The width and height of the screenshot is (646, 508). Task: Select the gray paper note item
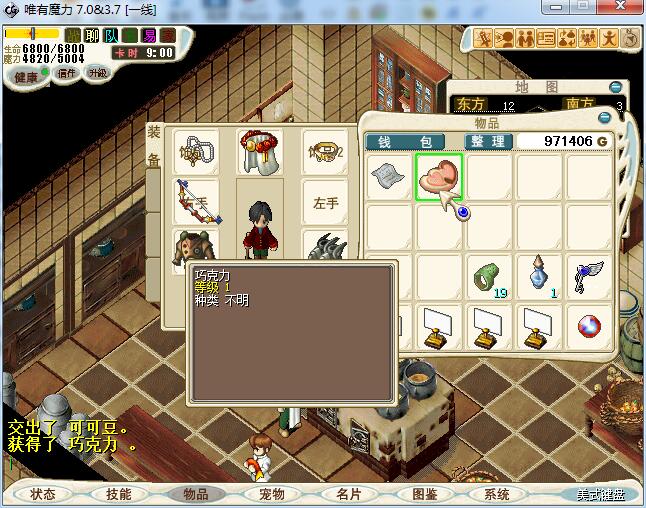390,178
